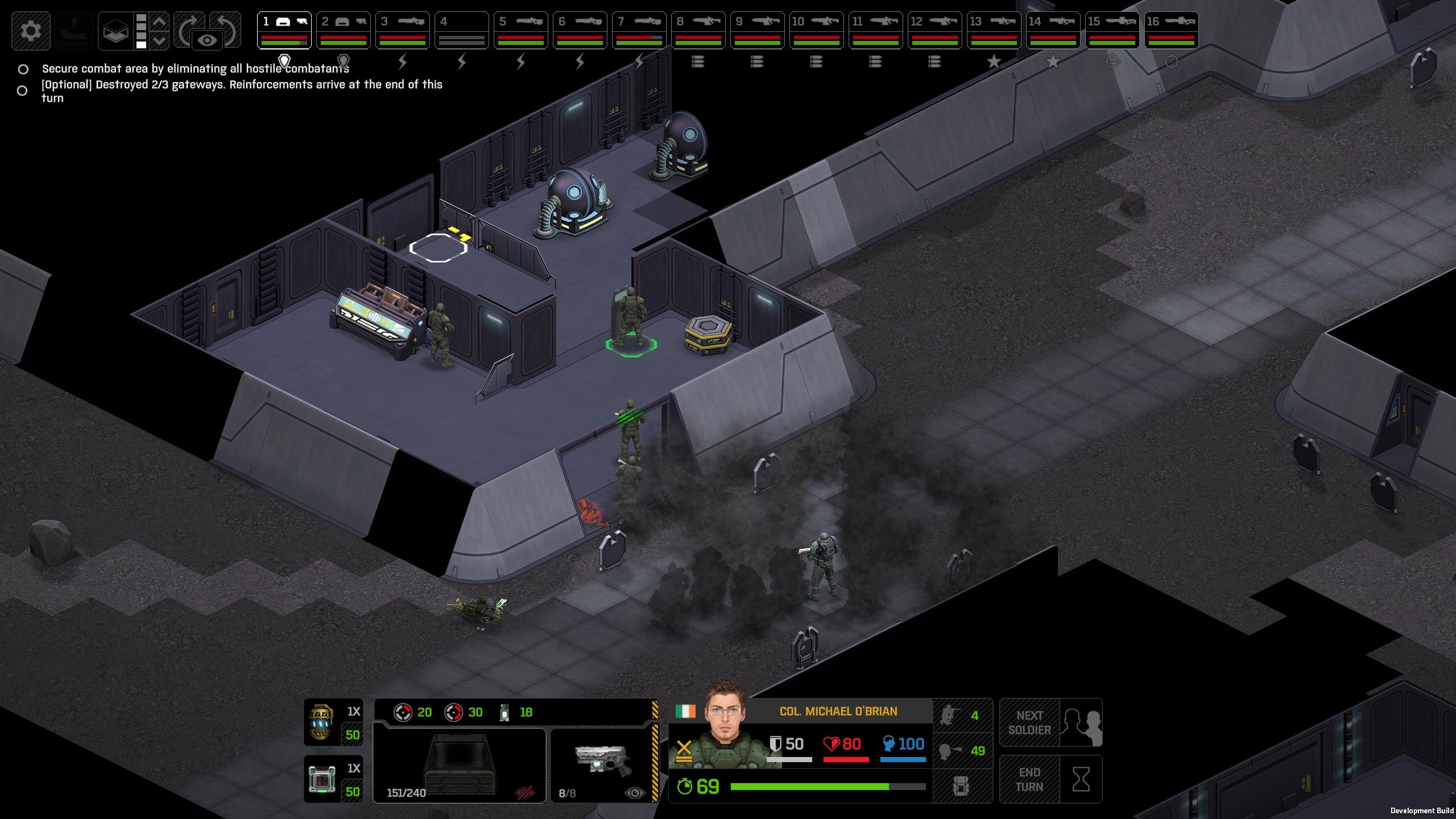Choose soldier 13 from the squad bar
This screenshot has height=819, width=1456.
pos(994,30)
